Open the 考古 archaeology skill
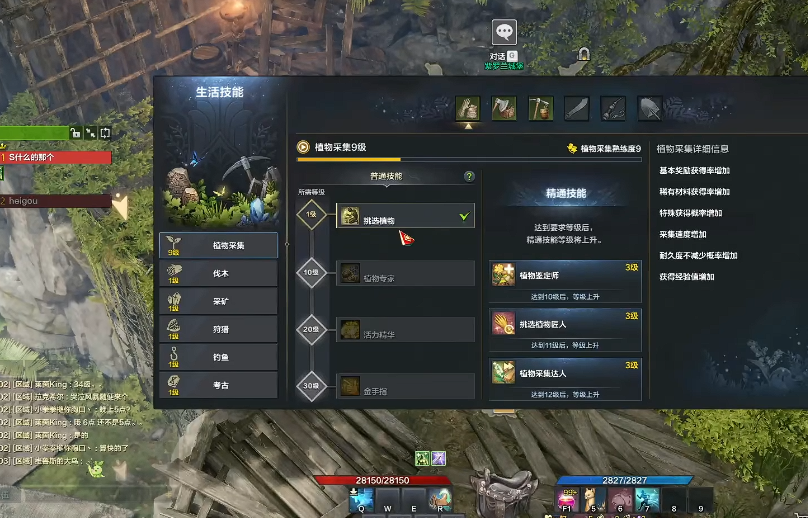Viewport: 808px width, 518px height. click(x=218, y=383)
